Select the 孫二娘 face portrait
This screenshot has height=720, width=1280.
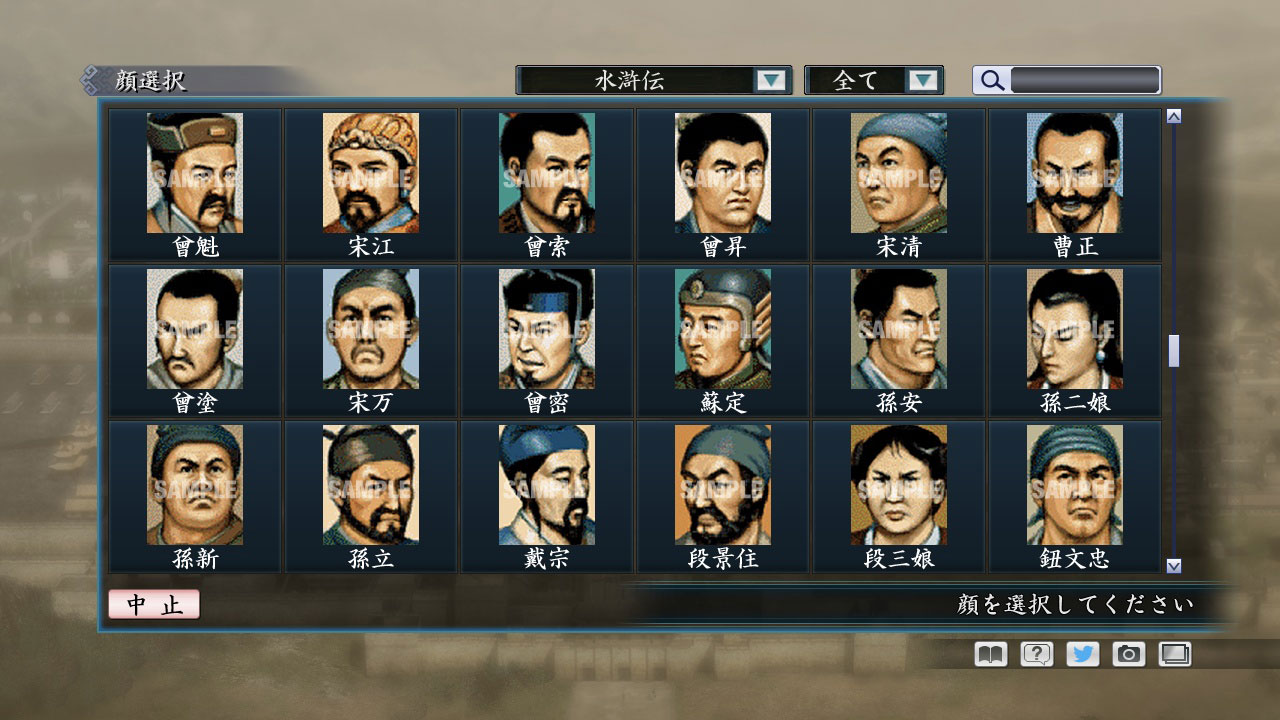pos(1075,328)
